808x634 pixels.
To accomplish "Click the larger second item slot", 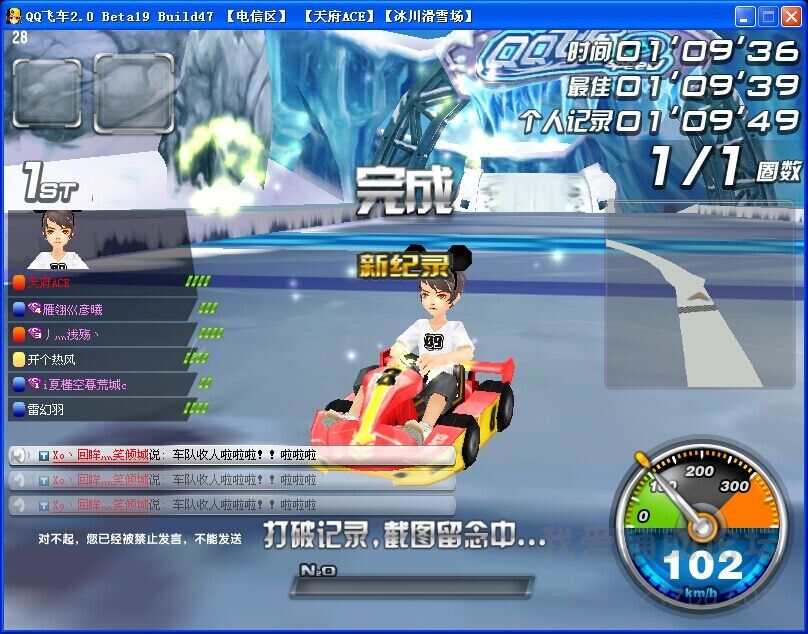I will (133, 93).
